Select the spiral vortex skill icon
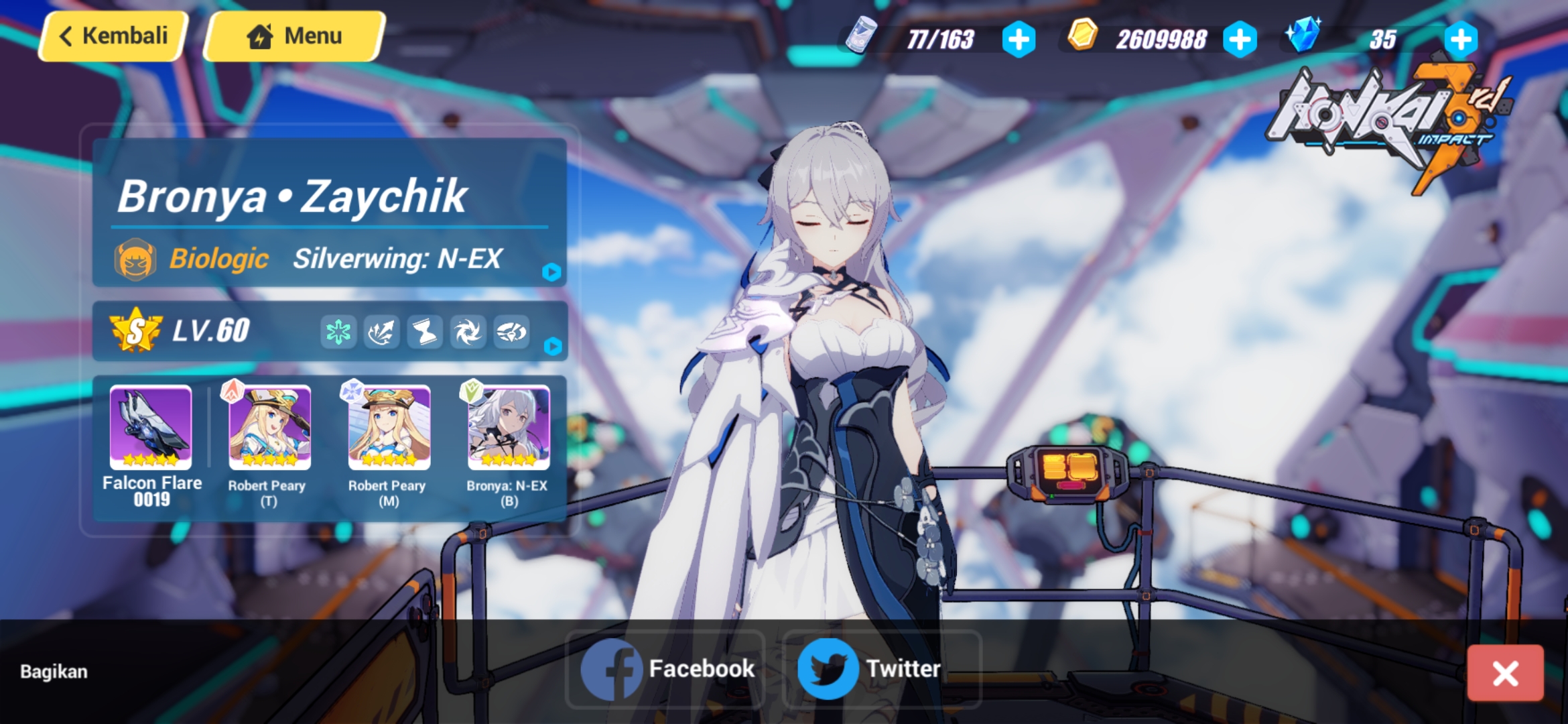The width and height of the screenshot is (1568, 724). 469,332
